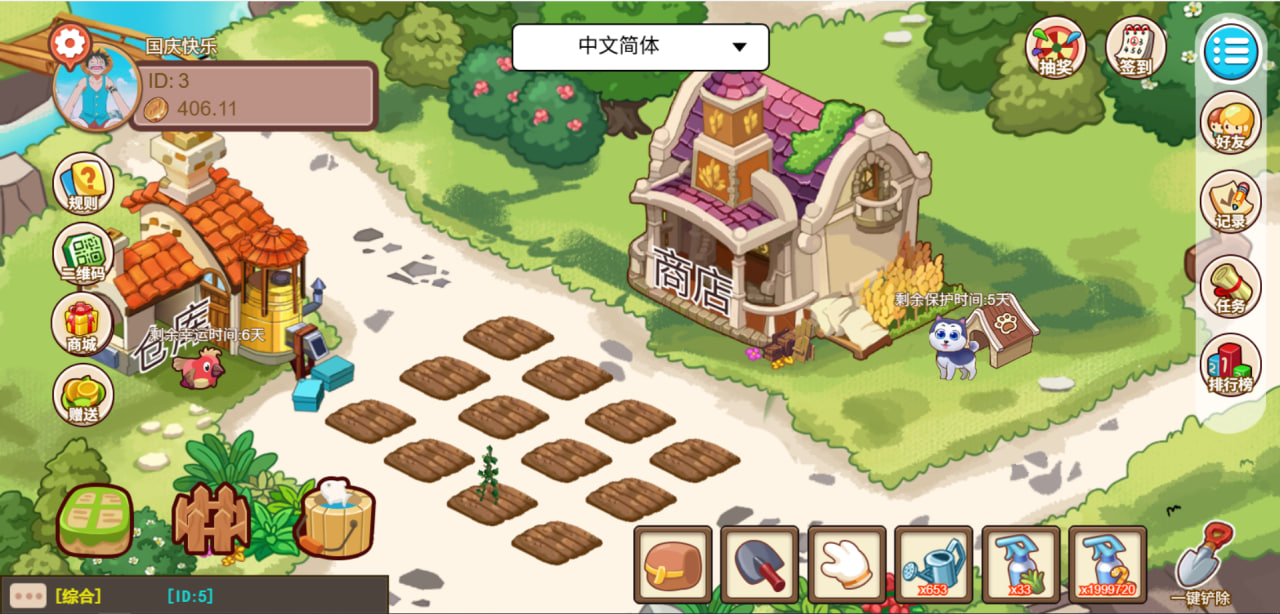Open the chat box ellipsis button
Screen dimensions: 1280x614
[x=27, y=596]
